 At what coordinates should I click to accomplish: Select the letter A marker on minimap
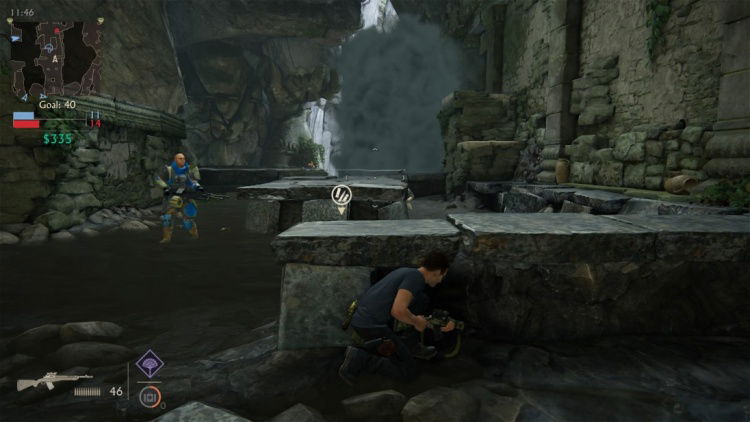click(55, 58)
